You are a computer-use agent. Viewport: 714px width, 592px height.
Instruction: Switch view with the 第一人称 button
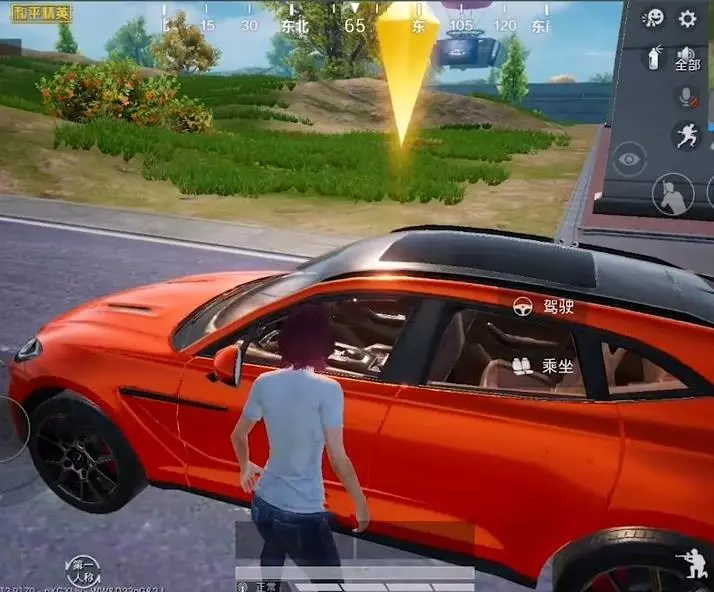tap(83, 571)
